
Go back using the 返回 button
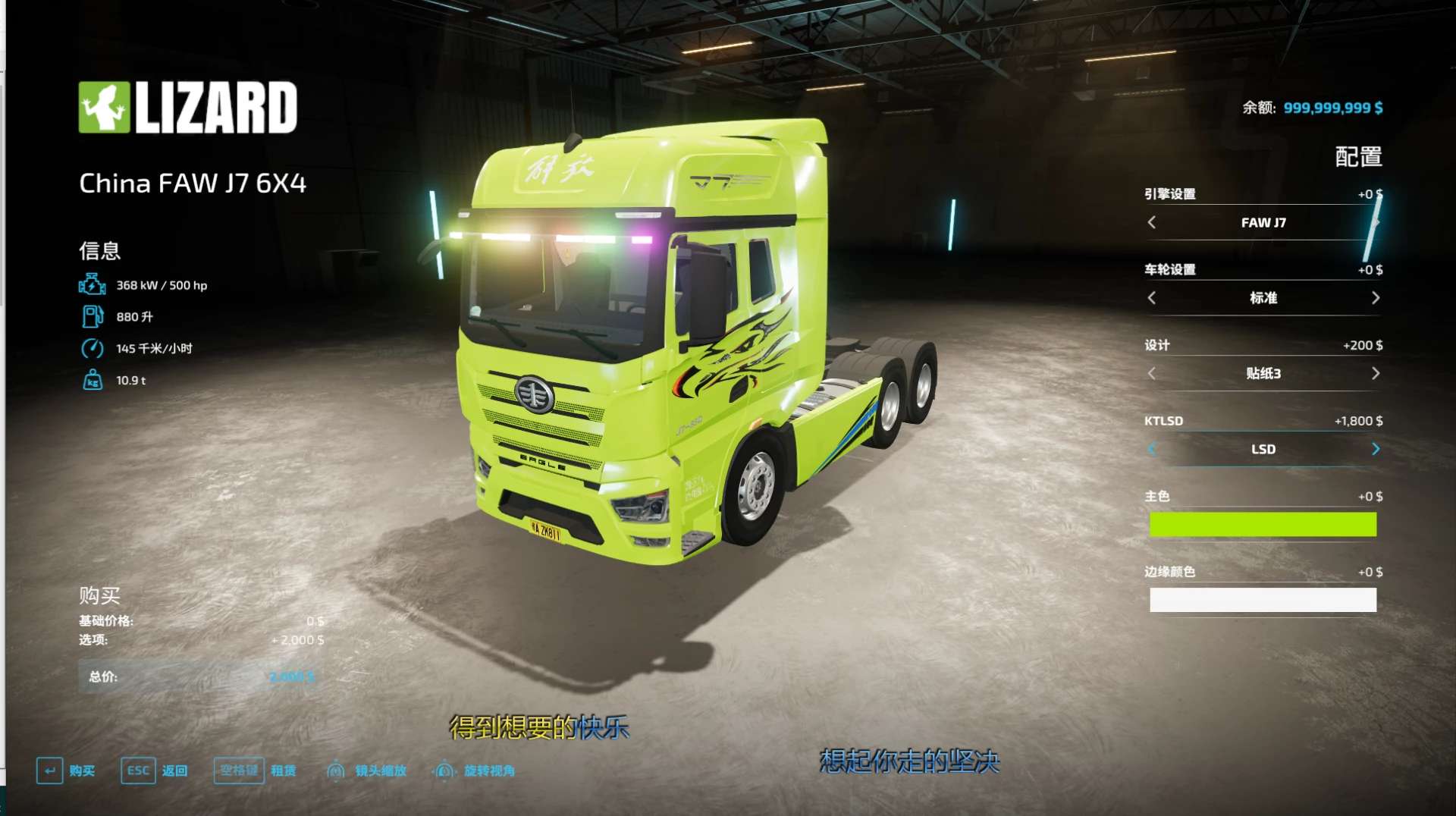click(x=155, y=770)
